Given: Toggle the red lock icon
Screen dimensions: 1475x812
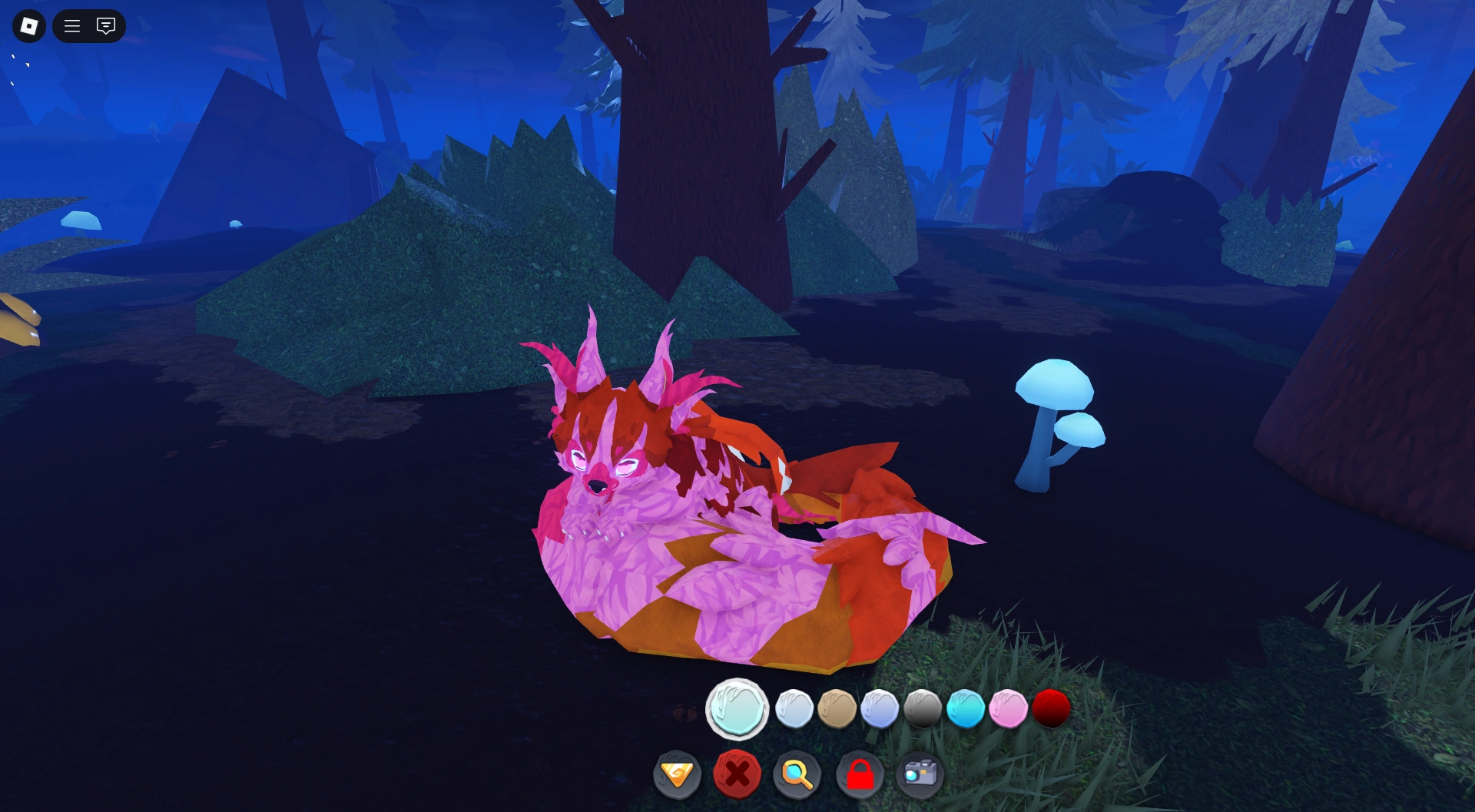Looking at the screenshot, I should [859, 774].
